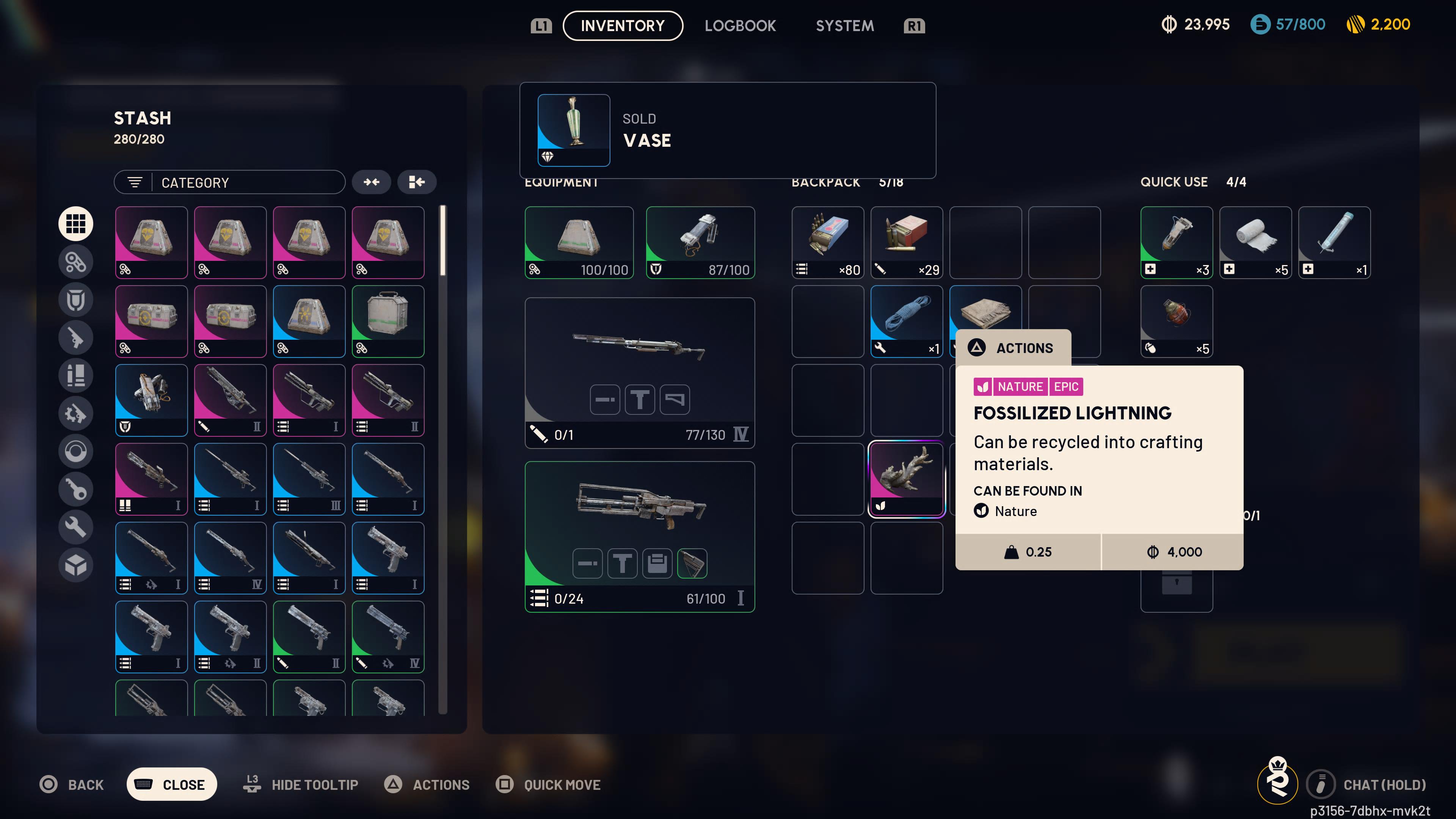Choose the grenade quick use slot

pos(1176,321)
